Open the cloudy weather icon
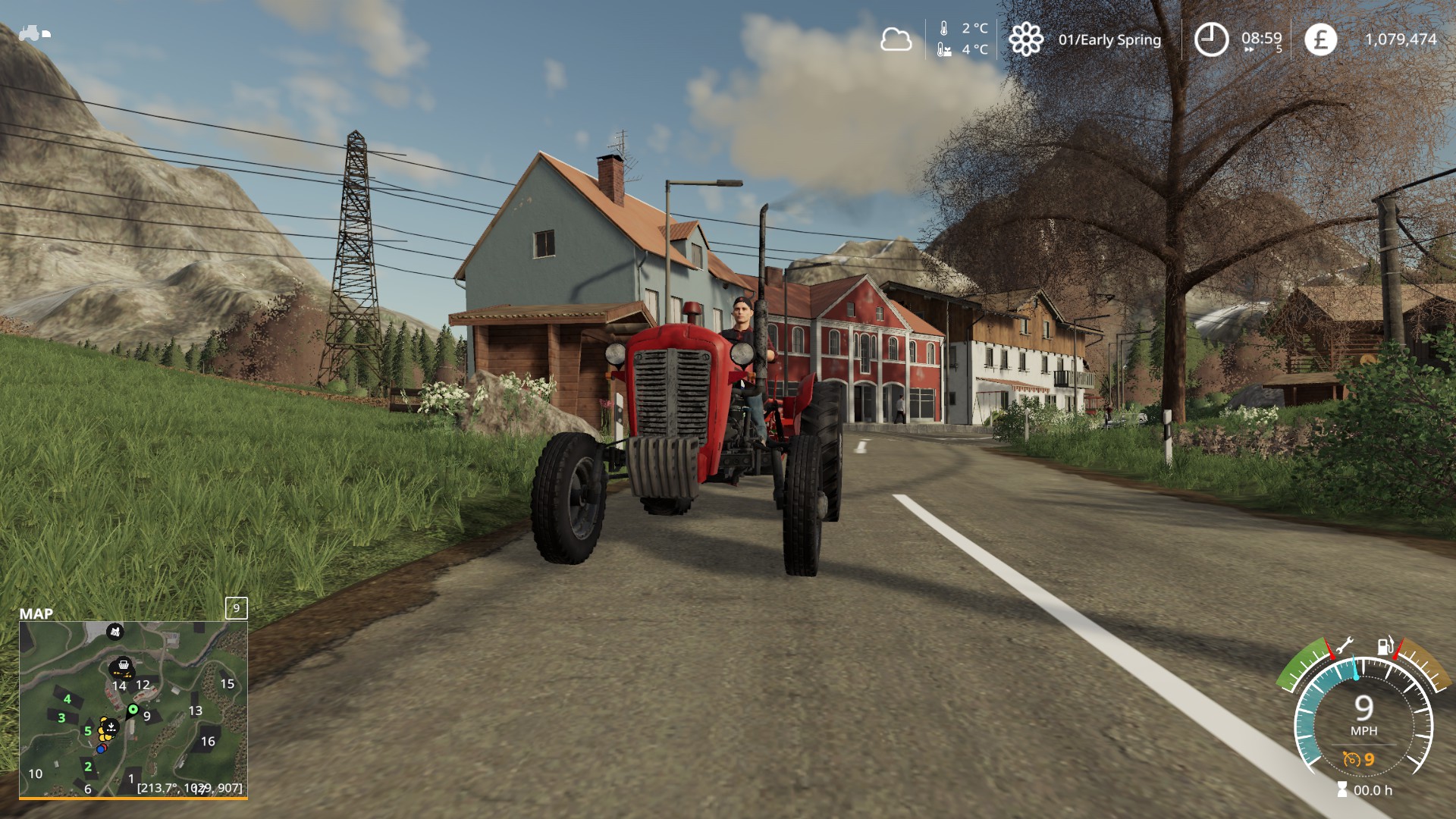Viewport: 1456px width, 819px height. [896, 39]
